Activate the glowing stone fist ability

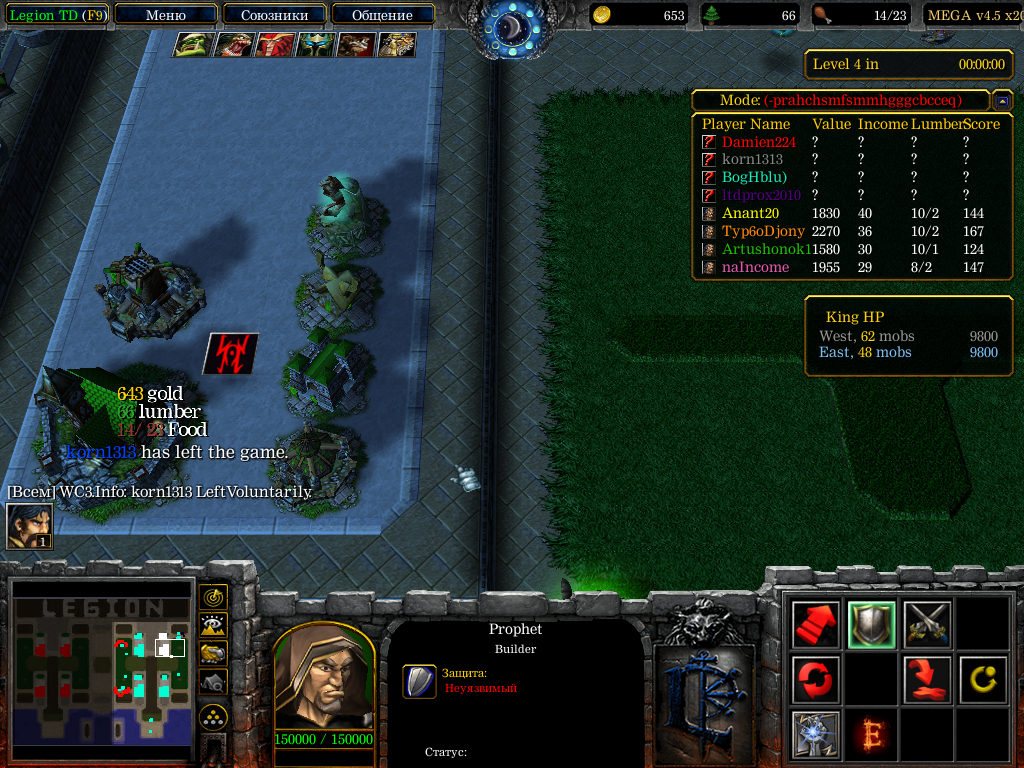click(815, 735)
